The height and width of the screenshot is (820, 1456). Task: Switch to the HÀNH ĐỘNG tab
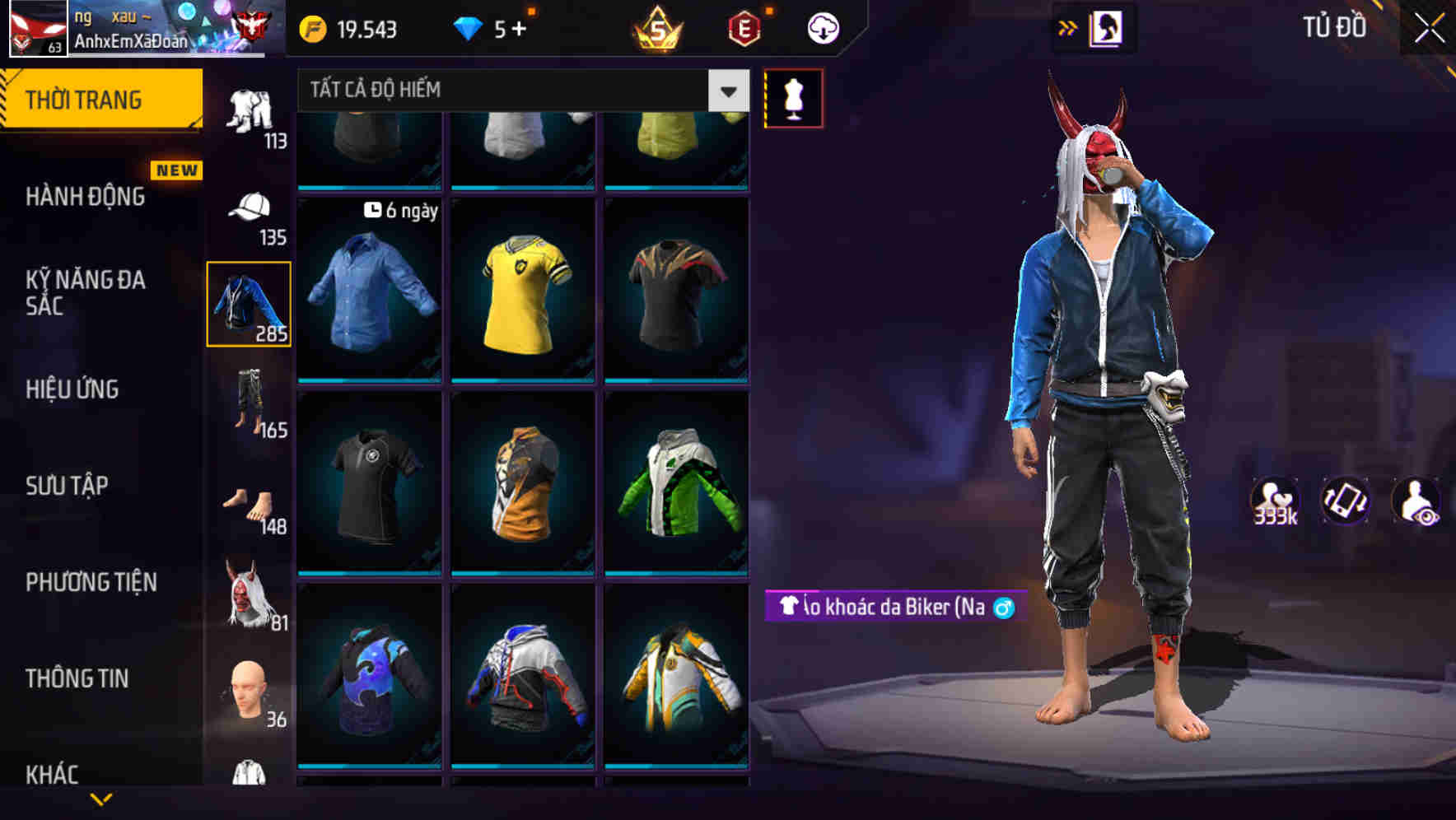pos(83,197)
